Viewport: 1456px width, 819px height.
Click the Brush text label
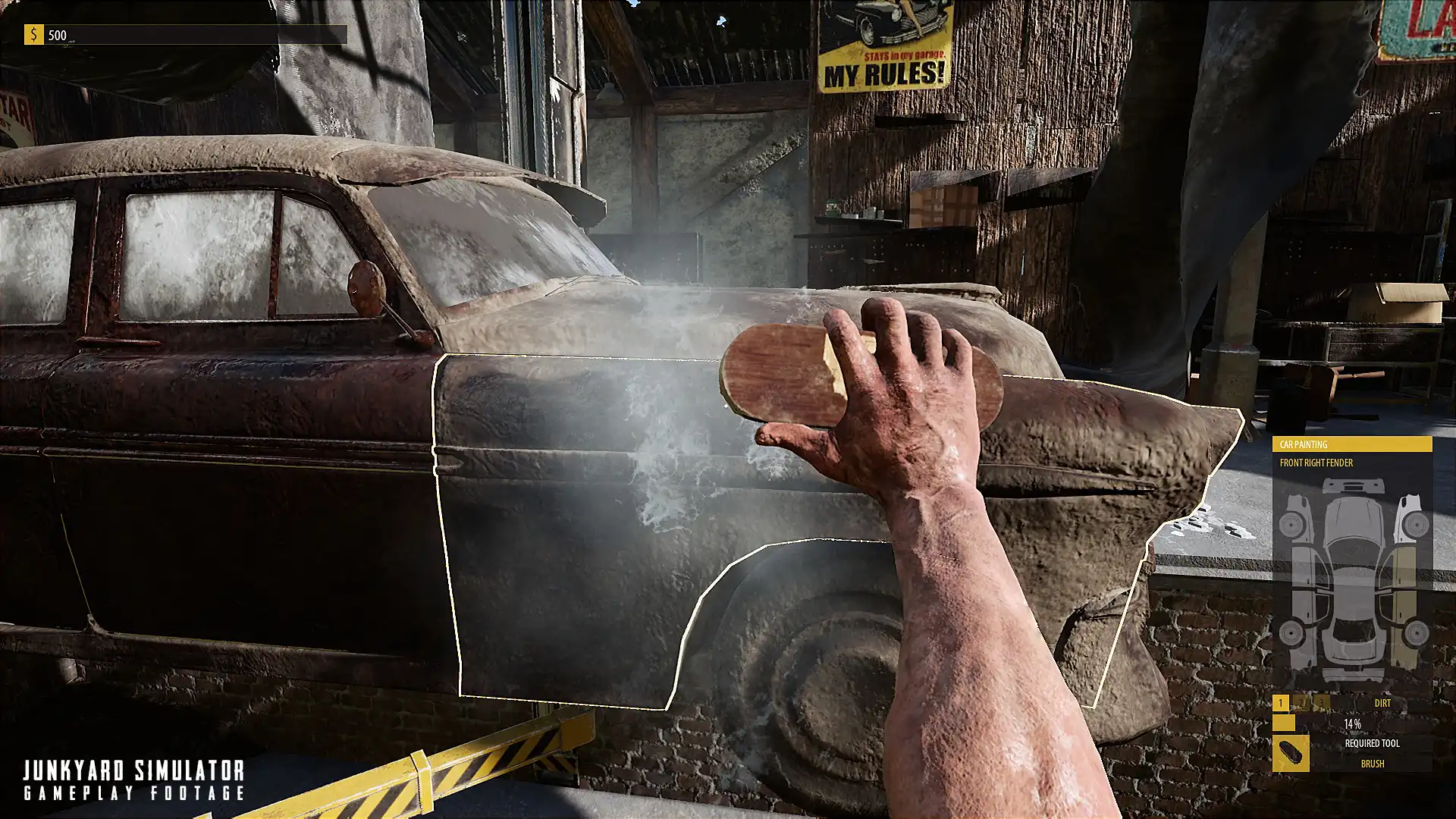[1373, 763]
